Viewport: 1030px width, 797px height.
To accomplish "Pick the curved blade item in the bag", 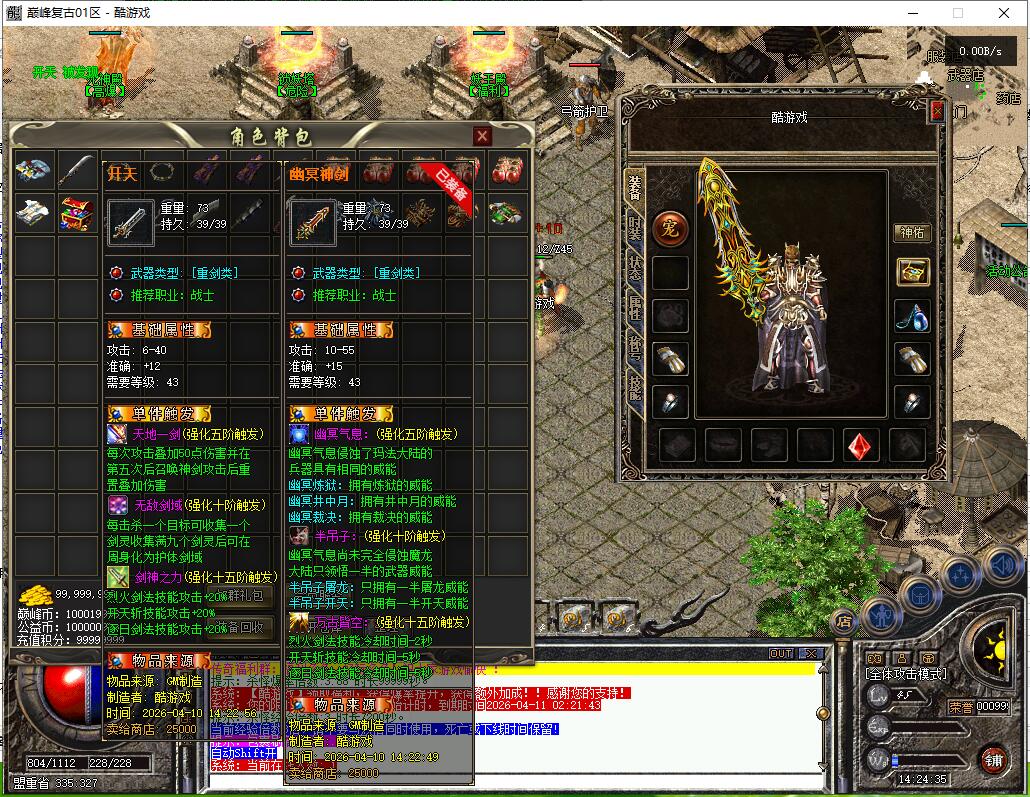I will tap(77, 170).
